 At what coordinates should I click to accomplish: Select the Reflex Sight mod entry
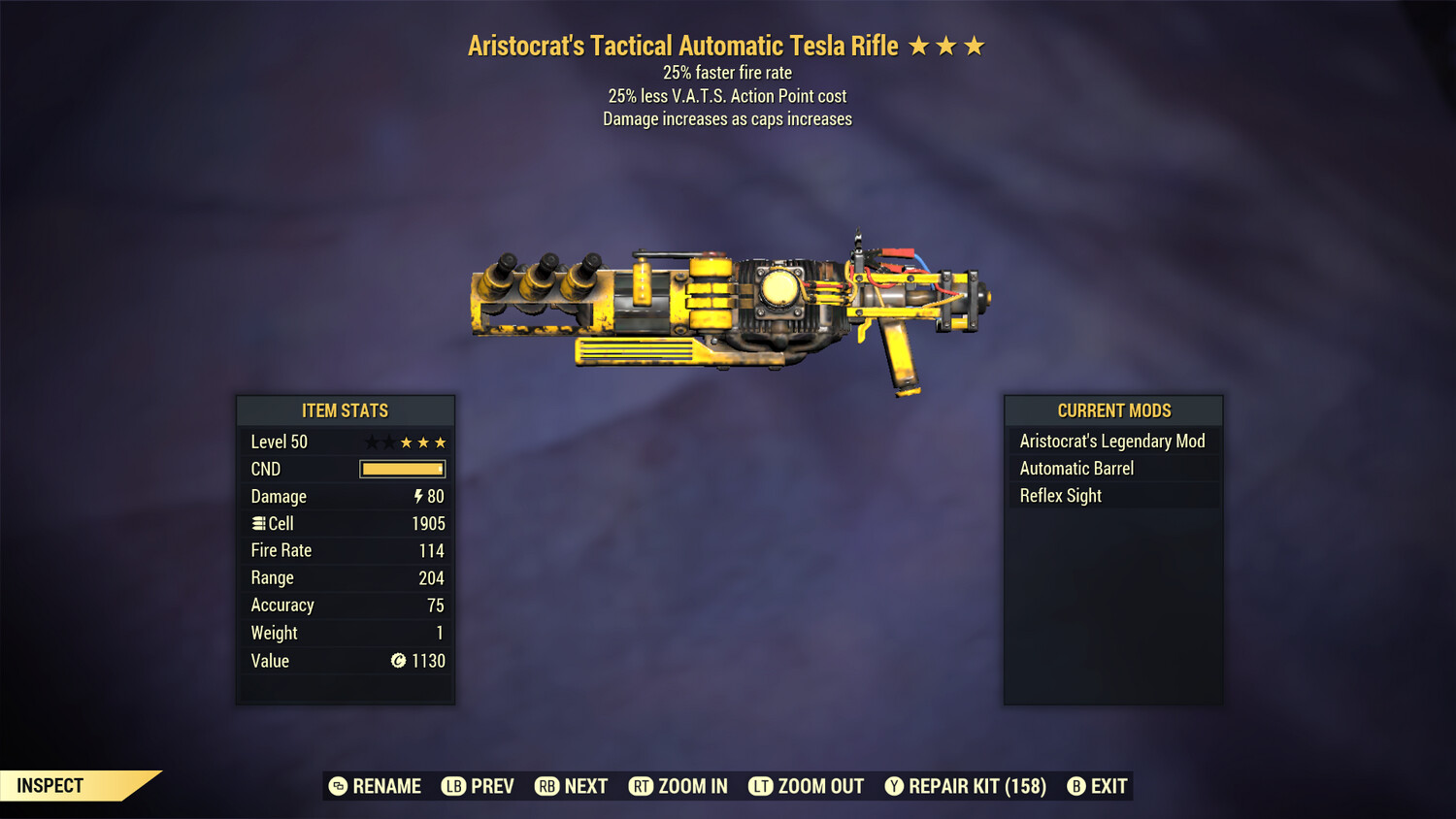tap(1060, 495)
